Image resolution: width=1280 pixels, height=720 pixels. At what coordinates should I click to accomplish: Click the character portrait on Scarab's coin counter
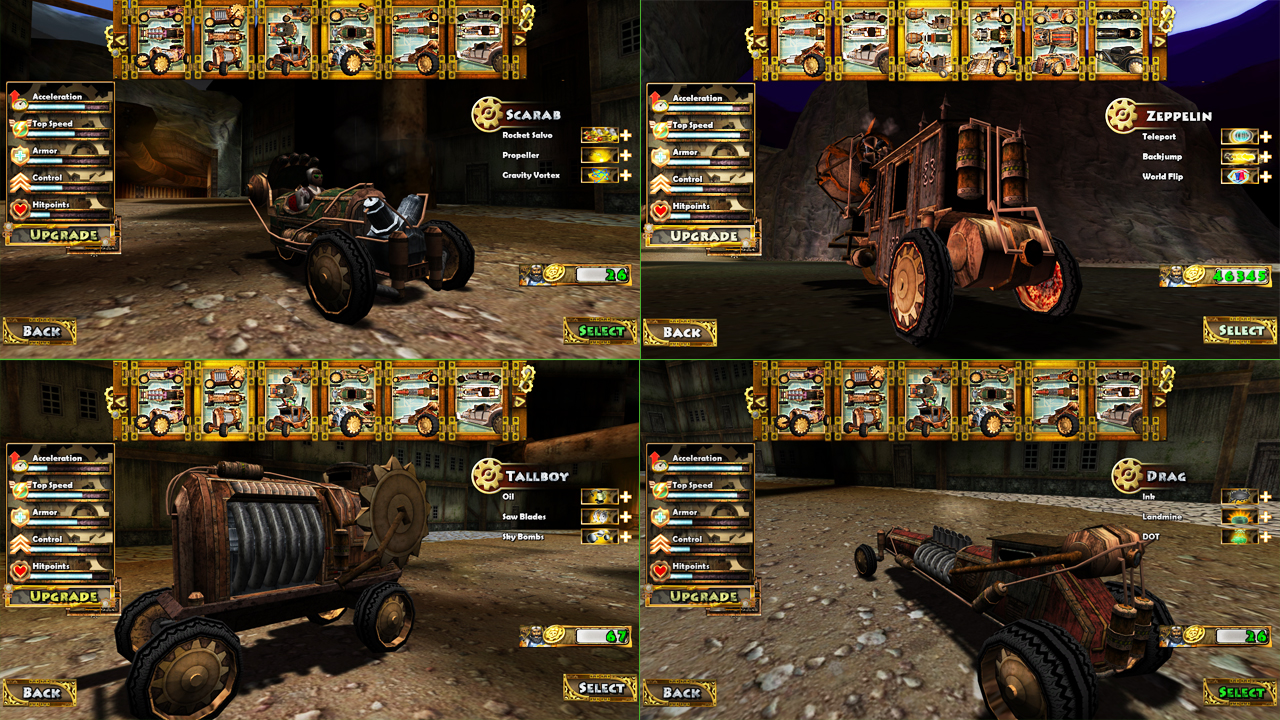535,277
